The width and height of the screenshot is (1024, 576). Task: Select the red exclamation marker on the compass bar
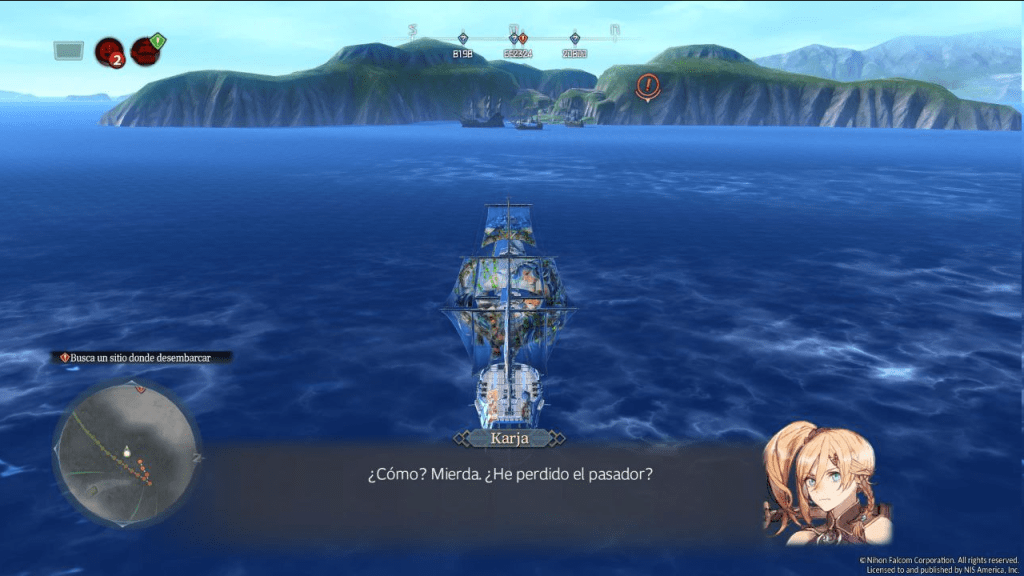pos(522,39)
